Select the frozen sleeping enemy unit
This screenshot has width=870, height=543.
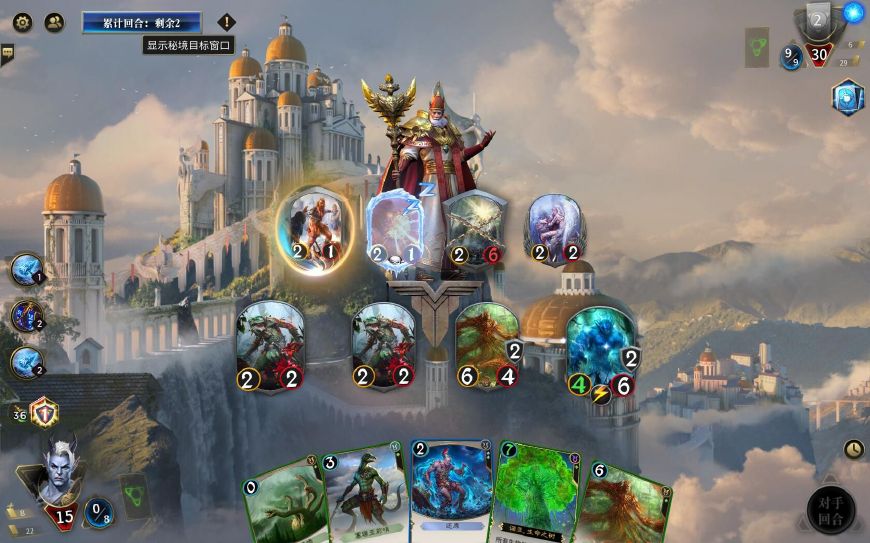[398, 230]
